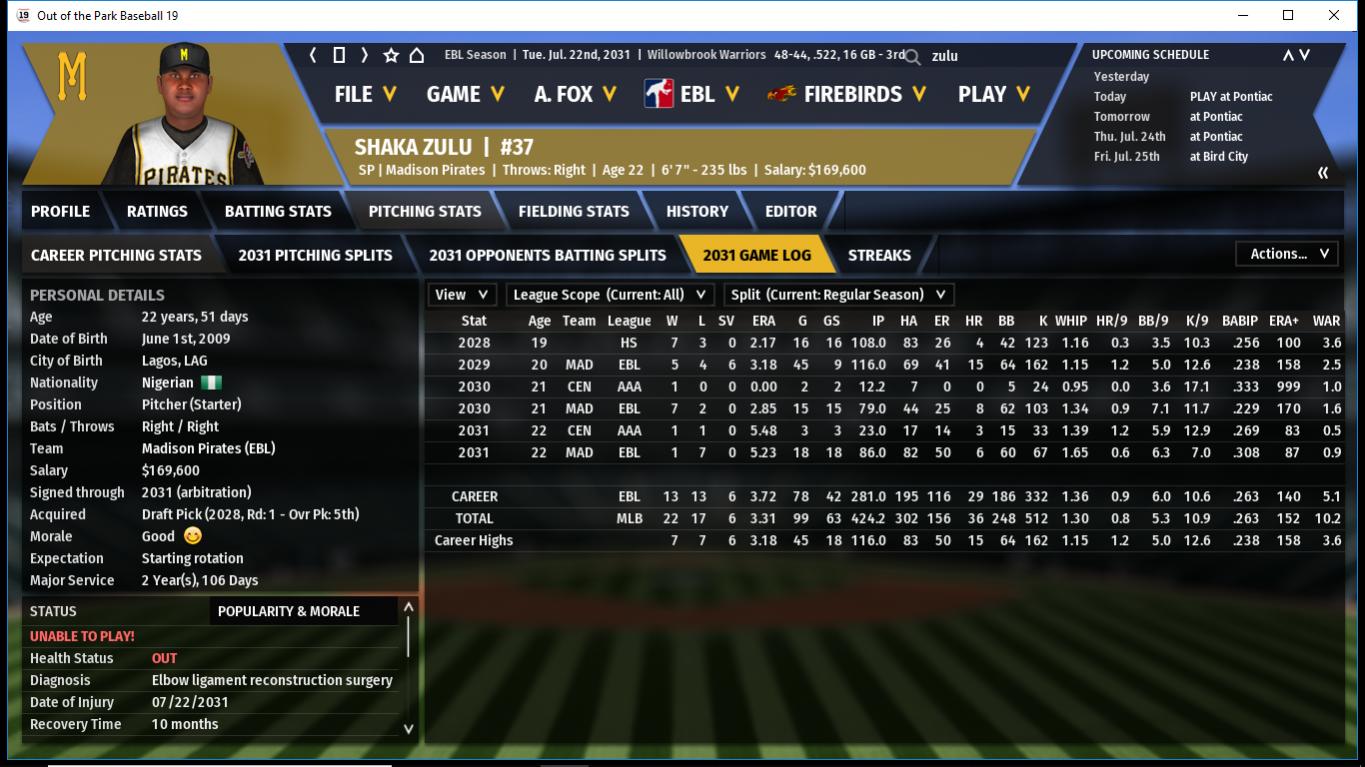The height and width of the screenshot is (767, 1365).
Task: Switch to the POPULARITY & MORALE panel tab
Action: click(x=288, y=611)
